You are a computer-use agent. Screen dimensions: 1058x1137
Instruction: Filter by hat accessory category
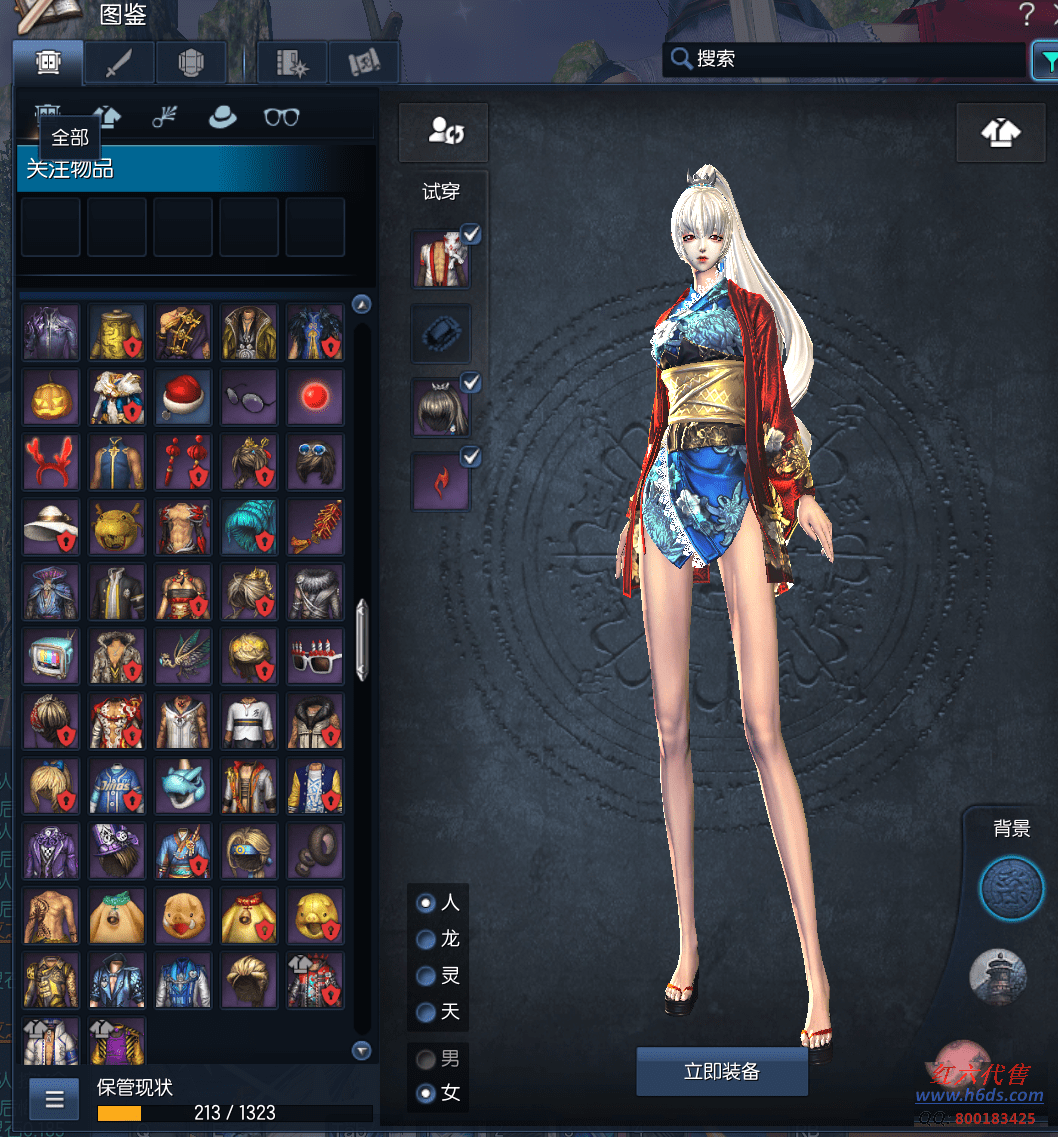222,117
